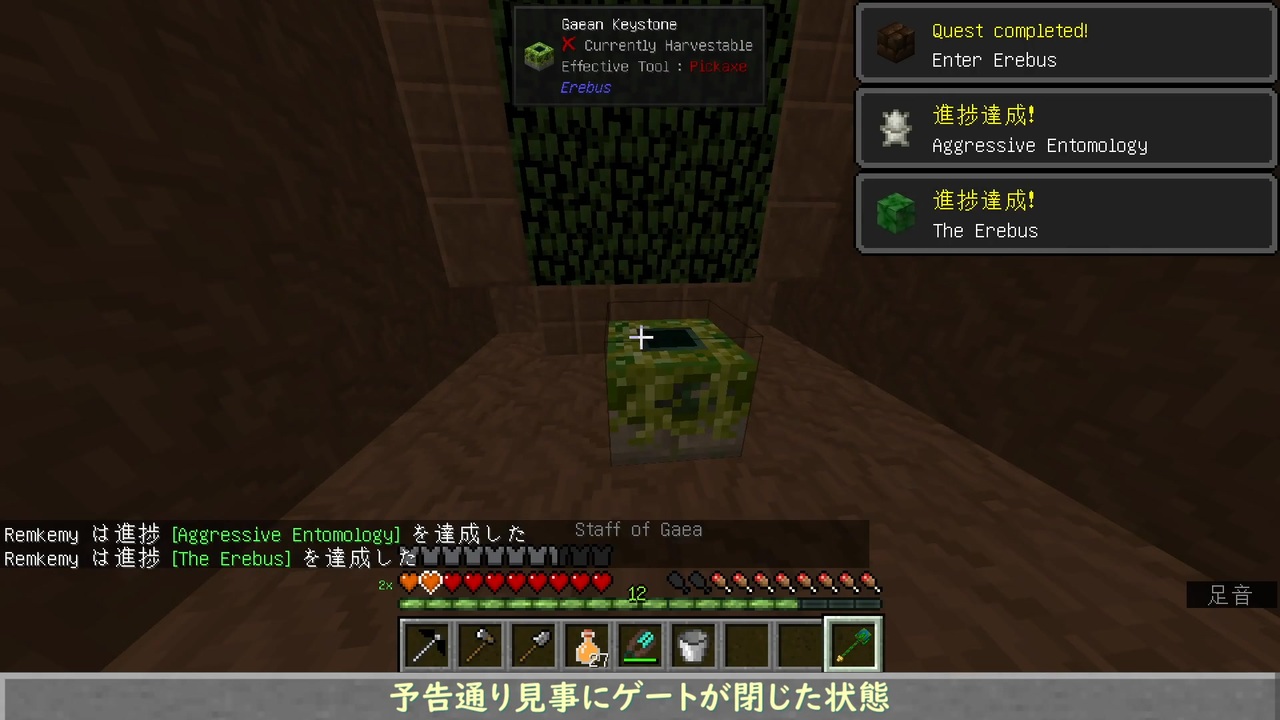Dismiss The Erebus achievement popup
The height and width of the screenshot is (720, 1280).
point(1065,213)
